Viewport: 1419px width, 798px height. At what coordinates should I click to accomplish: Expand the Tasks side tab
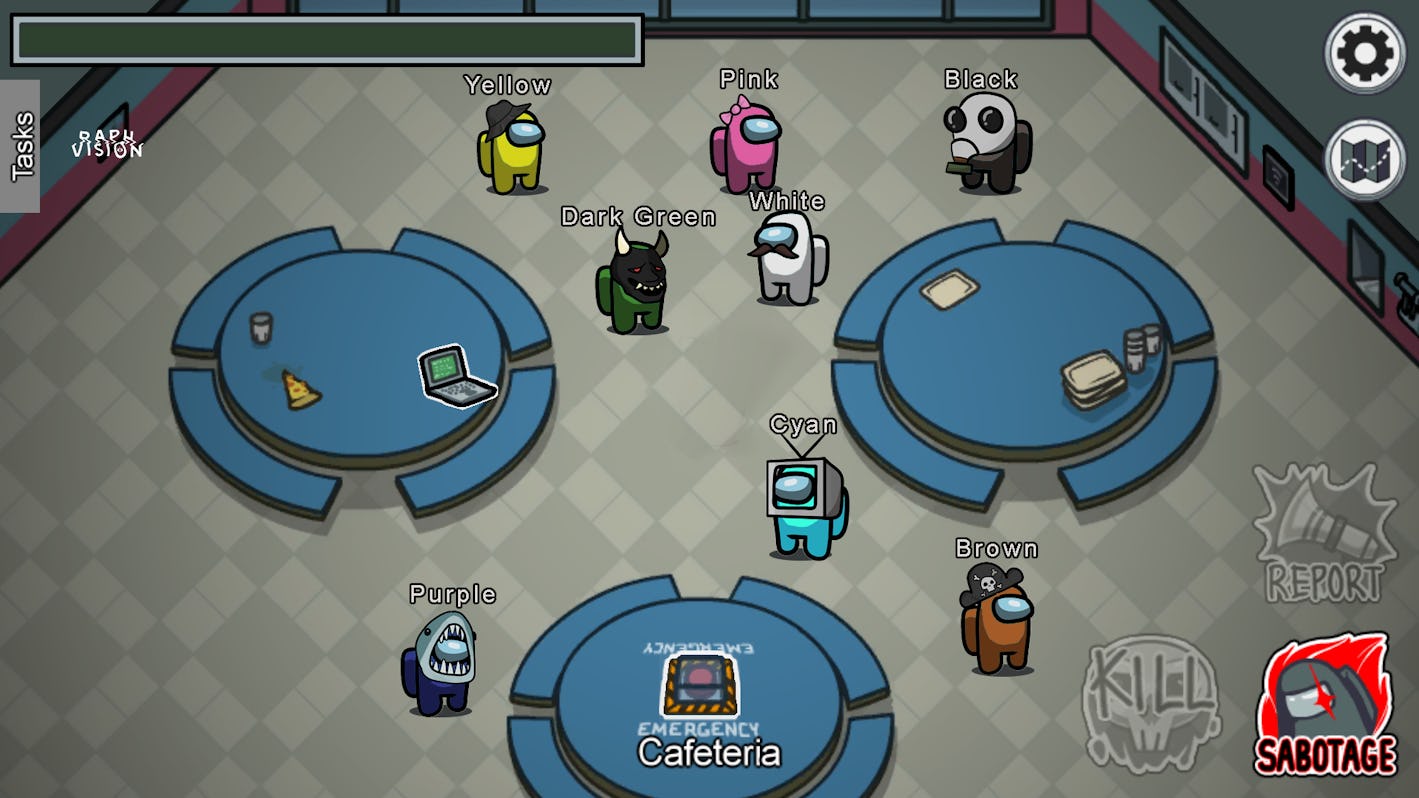coord(21,146)
